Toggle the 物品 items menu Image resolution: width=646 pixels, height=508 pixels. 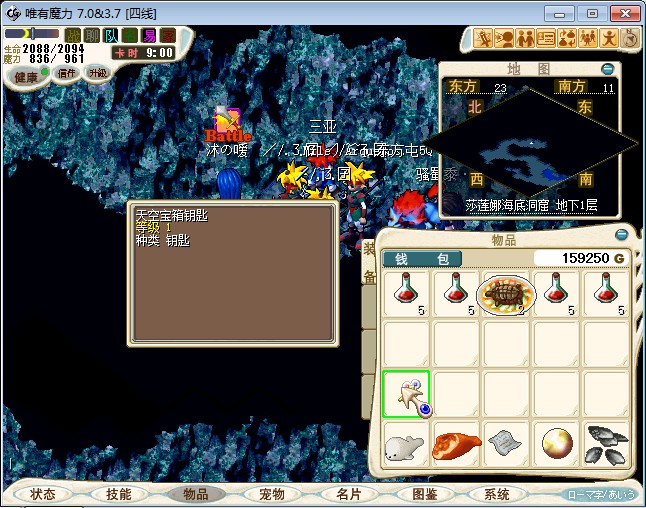(195, 494)
